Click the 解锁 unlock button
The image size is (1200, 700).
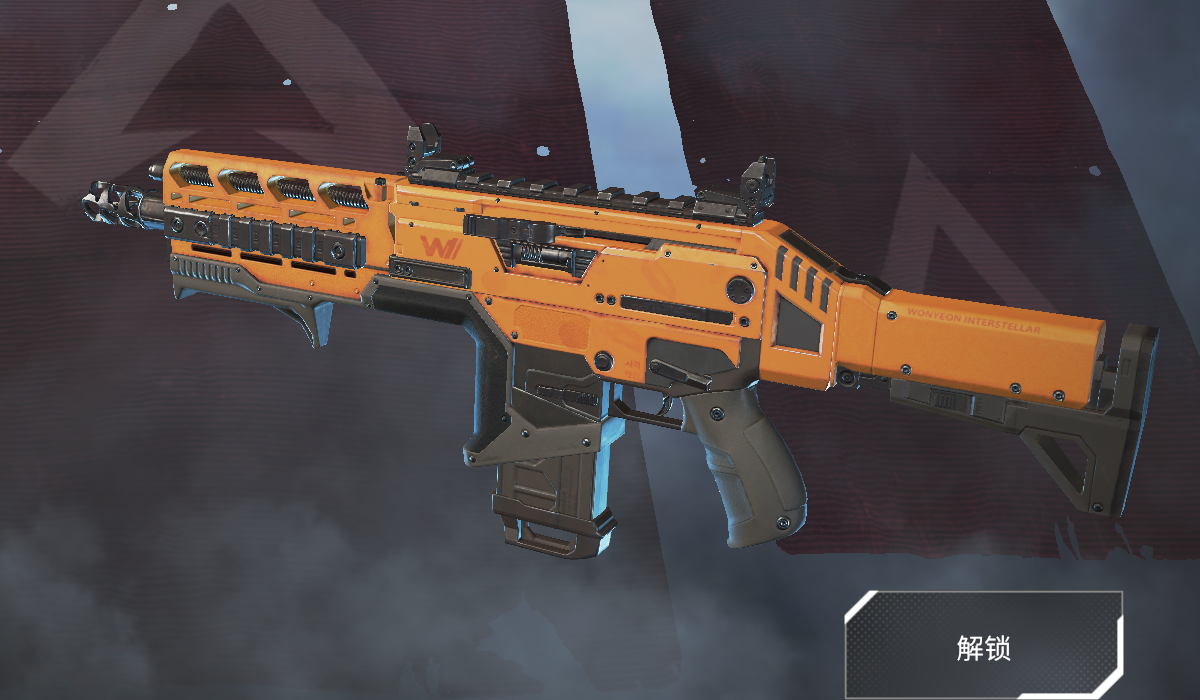[984, 646]
